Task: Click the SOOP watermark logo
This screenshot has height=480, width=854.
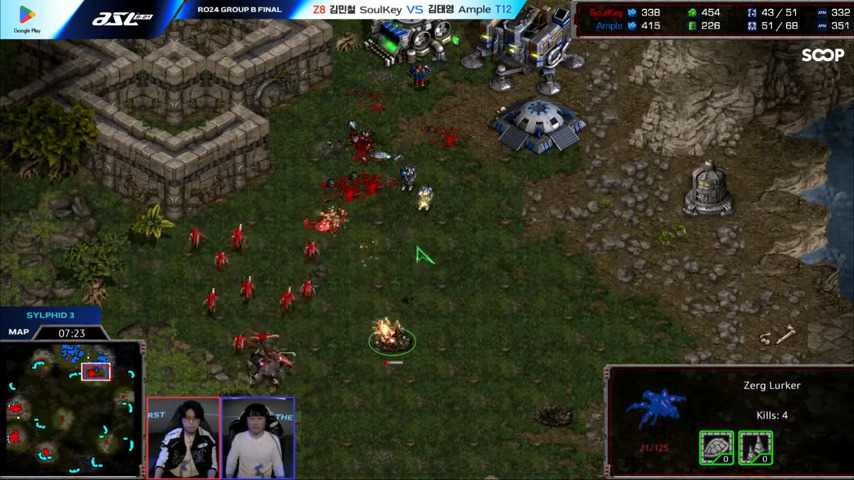Action: (x=822, y=56)
